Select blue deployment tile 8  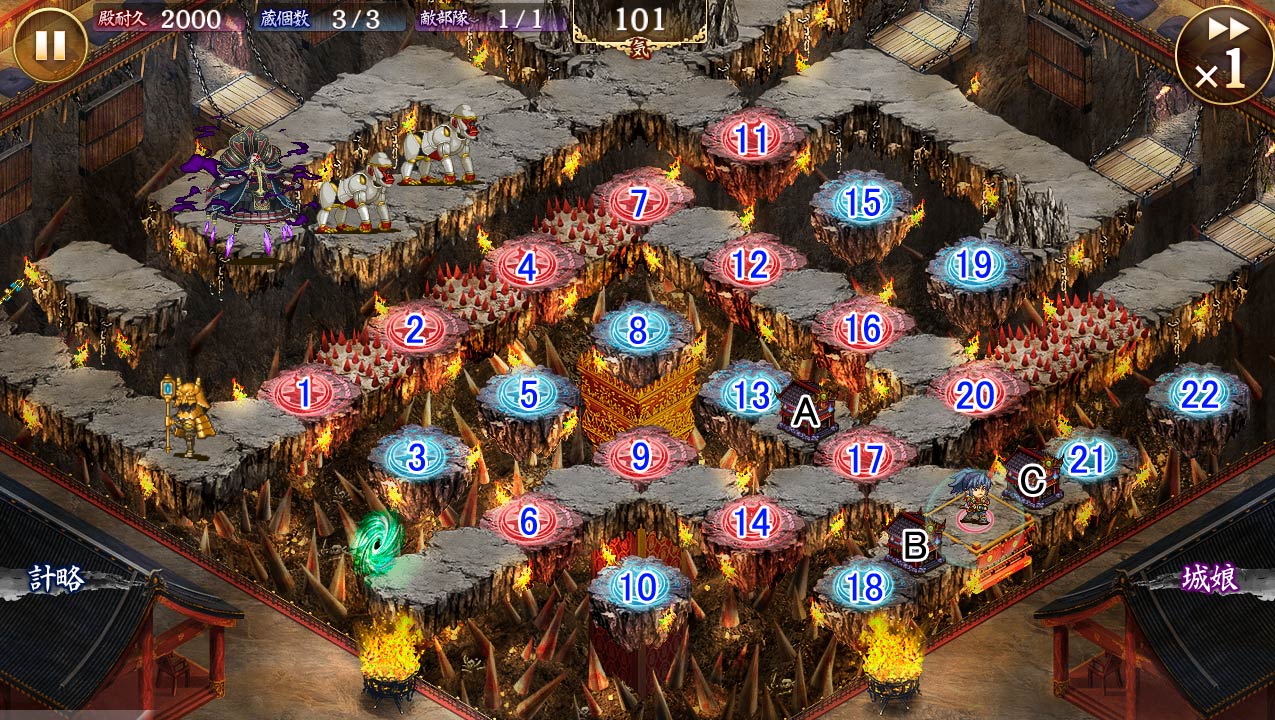pyautogui.click(x=639, y=330)
